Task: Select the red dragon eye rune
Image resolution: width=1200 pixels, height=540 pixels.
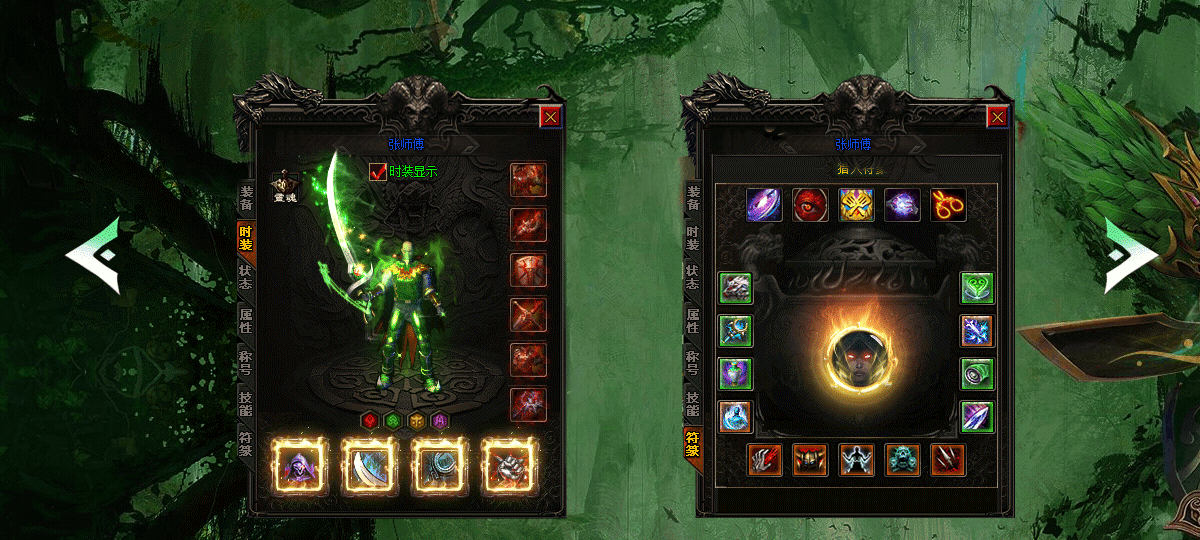Action: pos(810,205)
